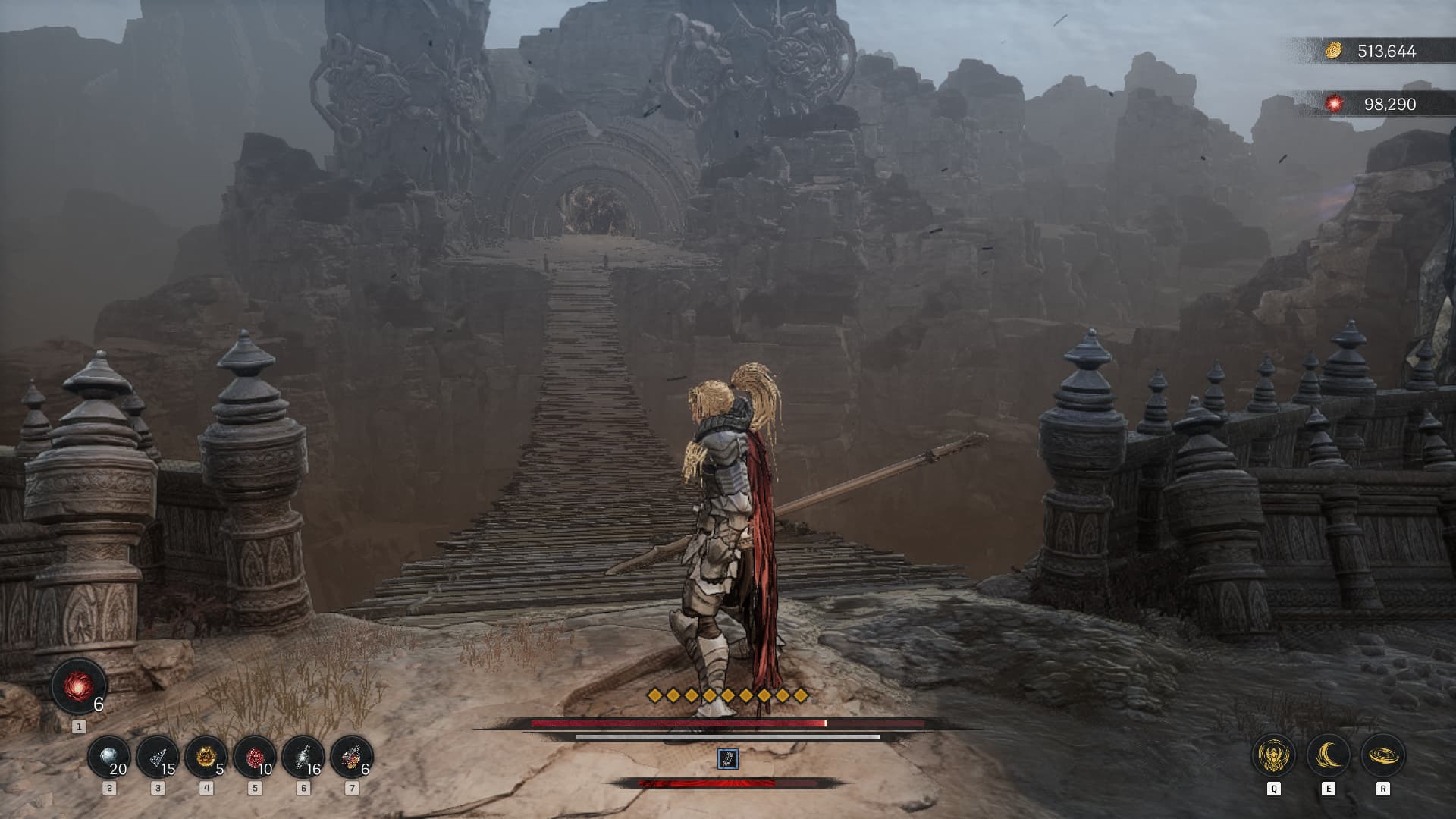The width and height of the screenshot is (1456, 819).
Task: Activate the golden spinning vortex ability
Action: (x=1383, y=755)
